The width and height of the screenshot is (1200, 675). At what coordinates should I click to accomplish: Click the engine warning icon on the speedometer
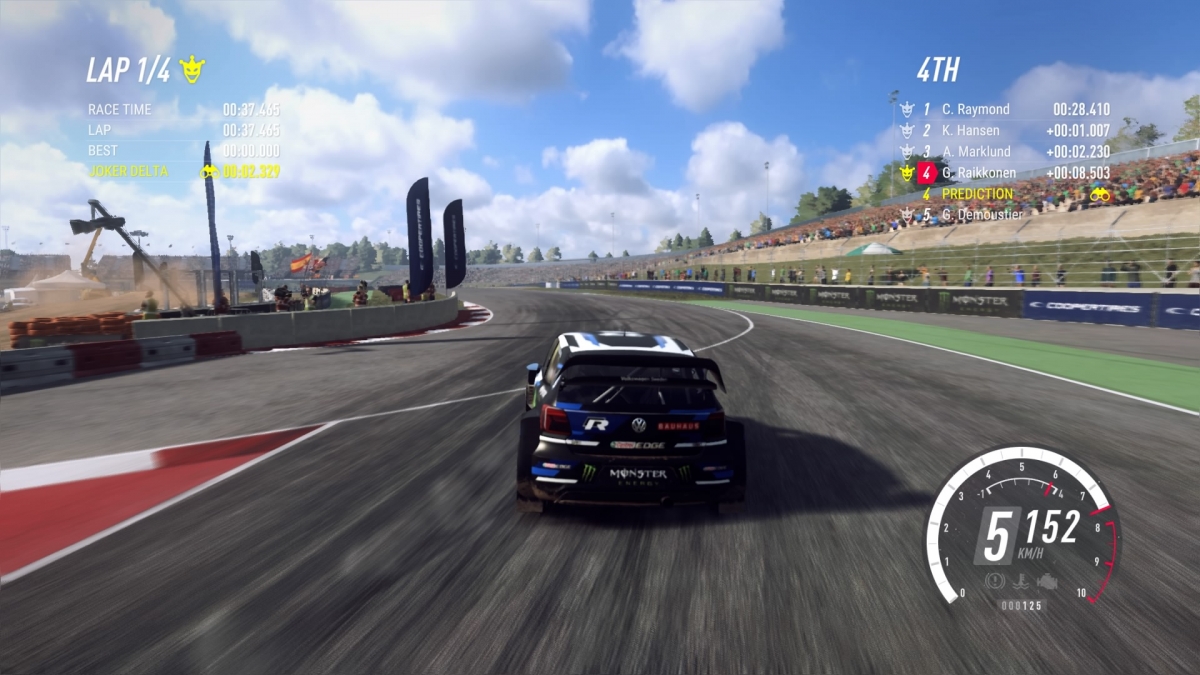[1047, 581]
